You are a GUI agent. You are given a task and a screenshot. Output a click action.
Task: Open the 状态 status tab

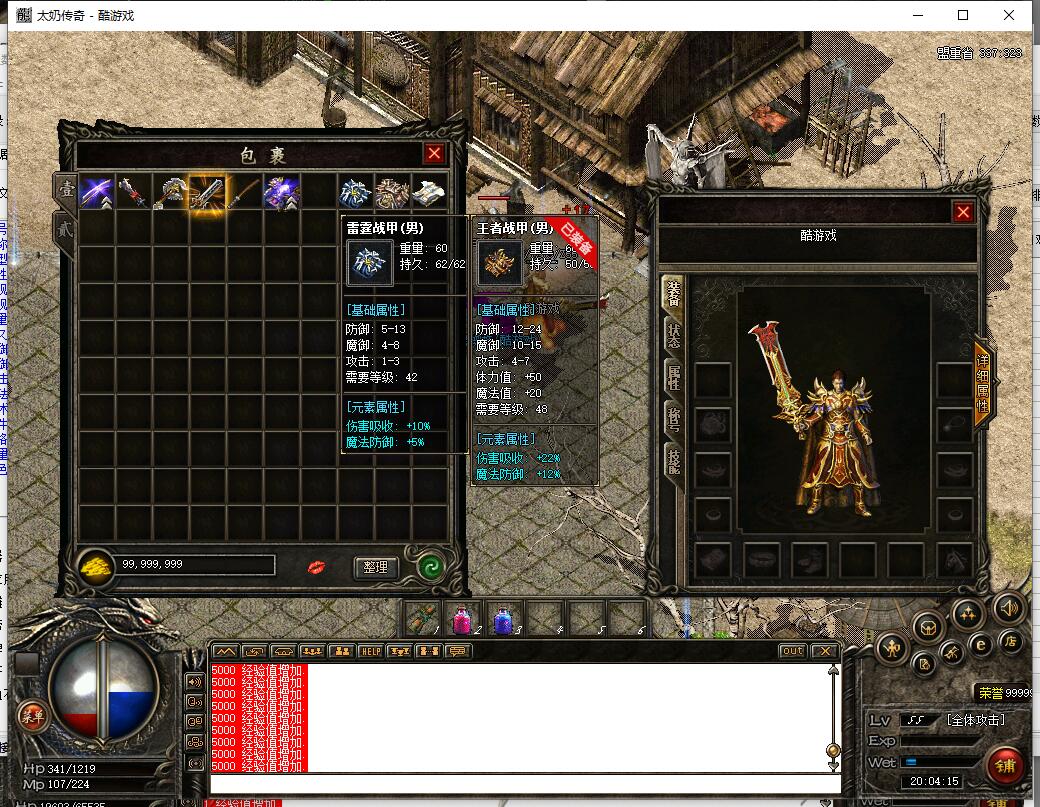point(673,337)
